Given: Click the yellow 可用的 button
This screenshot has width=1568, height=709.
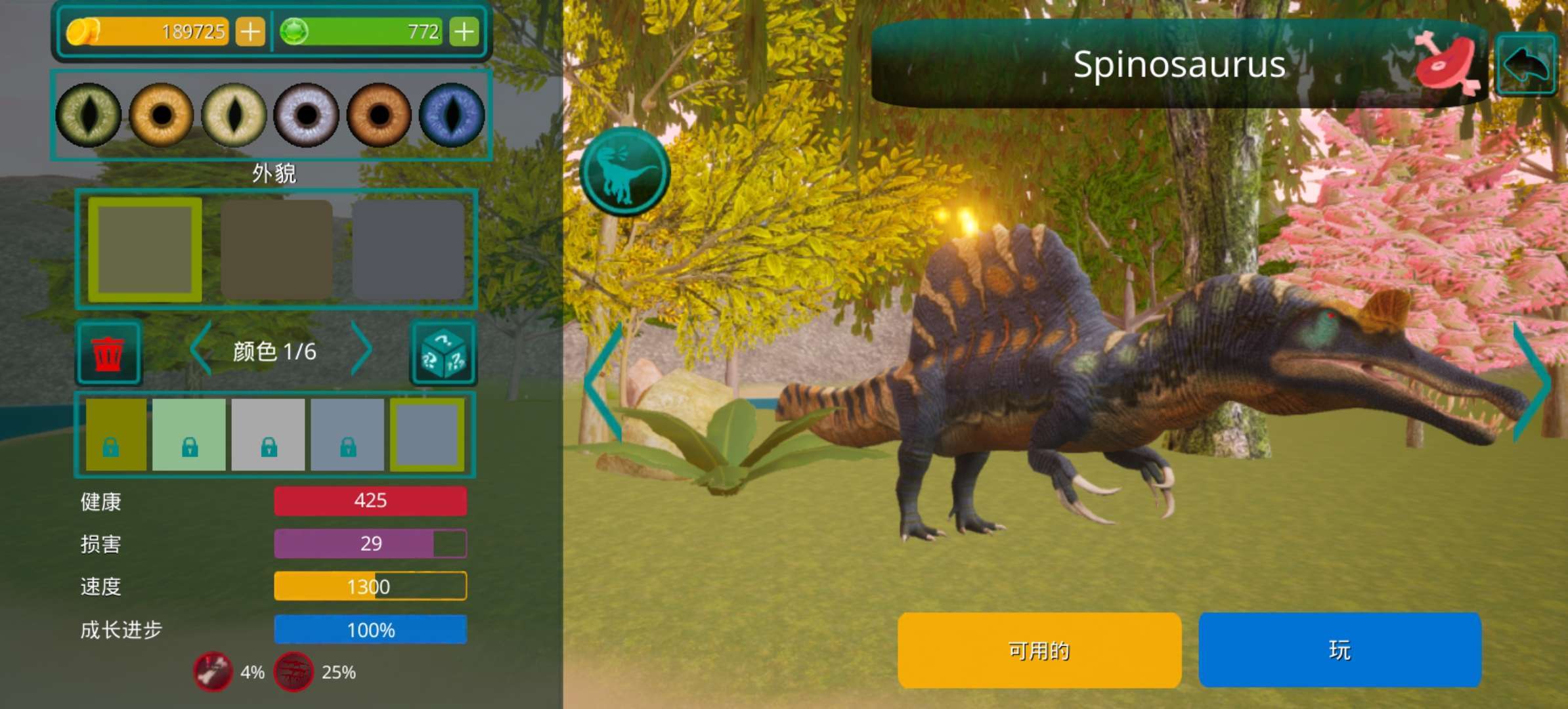Looking at the screenshot, I should coord(1039,650).
